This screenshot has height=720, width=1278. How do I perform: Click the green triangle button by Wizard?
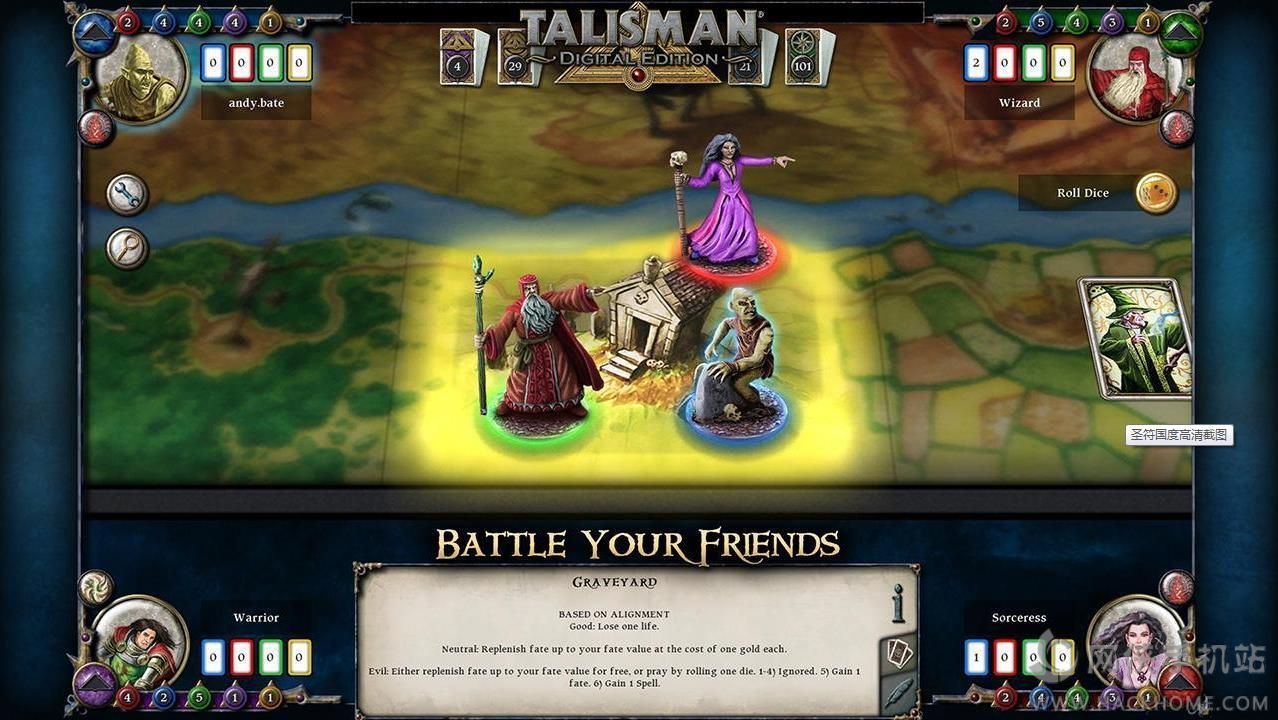click(1181, 32)
